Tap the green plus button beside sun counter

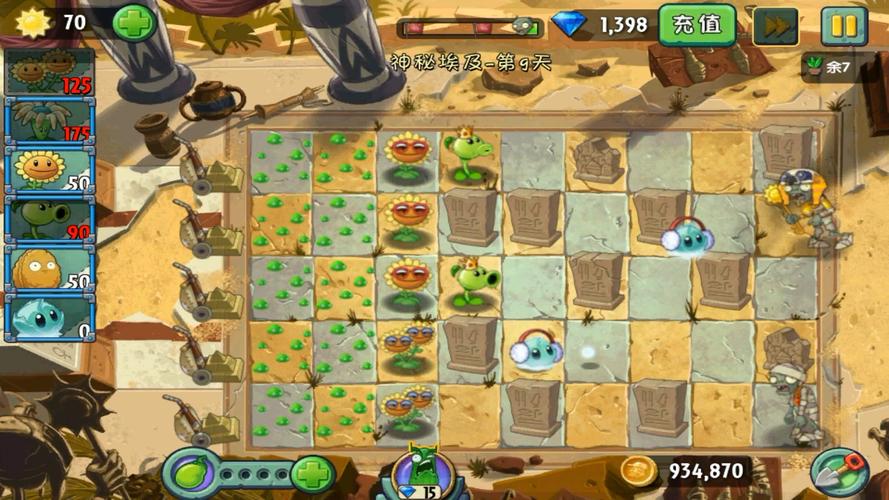[133, 22]
